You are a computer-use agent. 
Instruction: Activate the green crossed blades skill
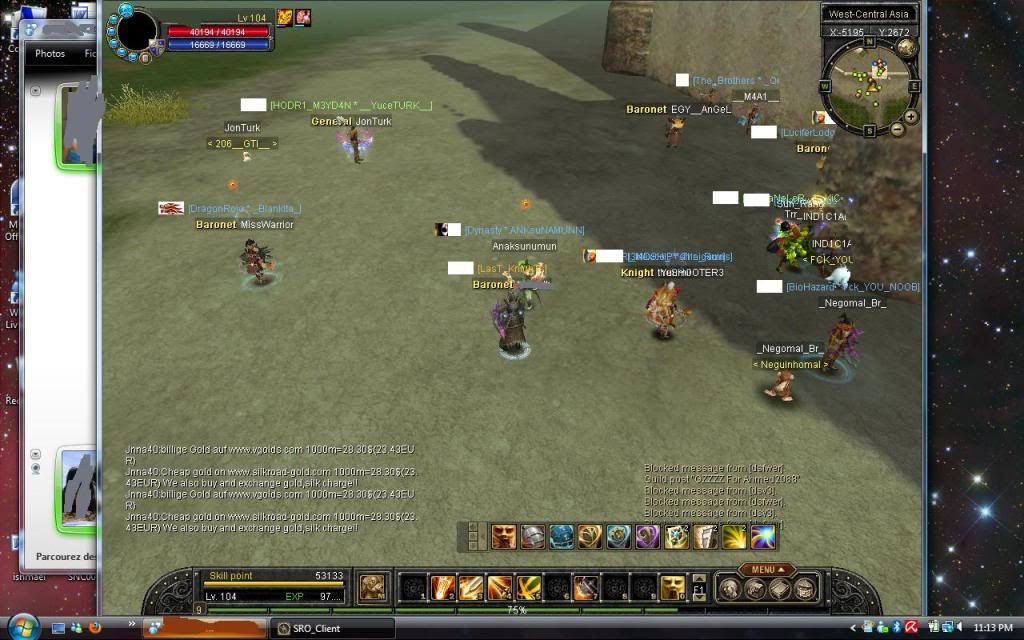pos(529,588)
